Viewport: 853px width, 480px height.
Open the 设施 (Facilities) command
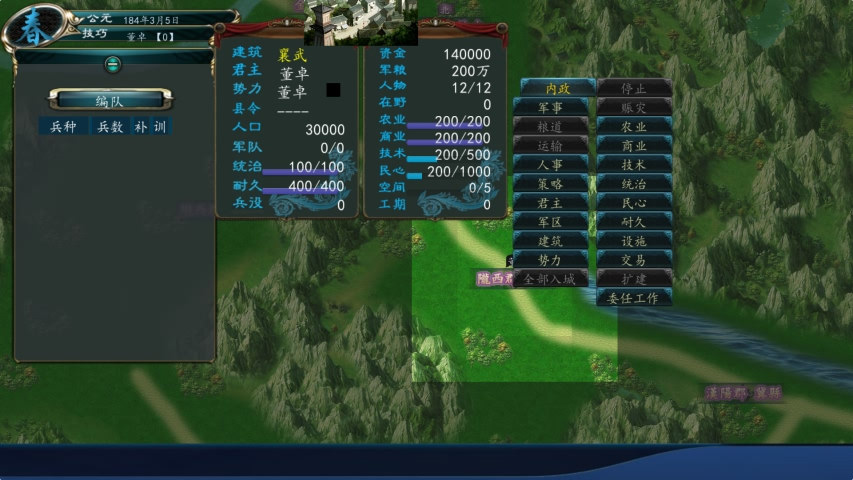[x=634, y=240]
